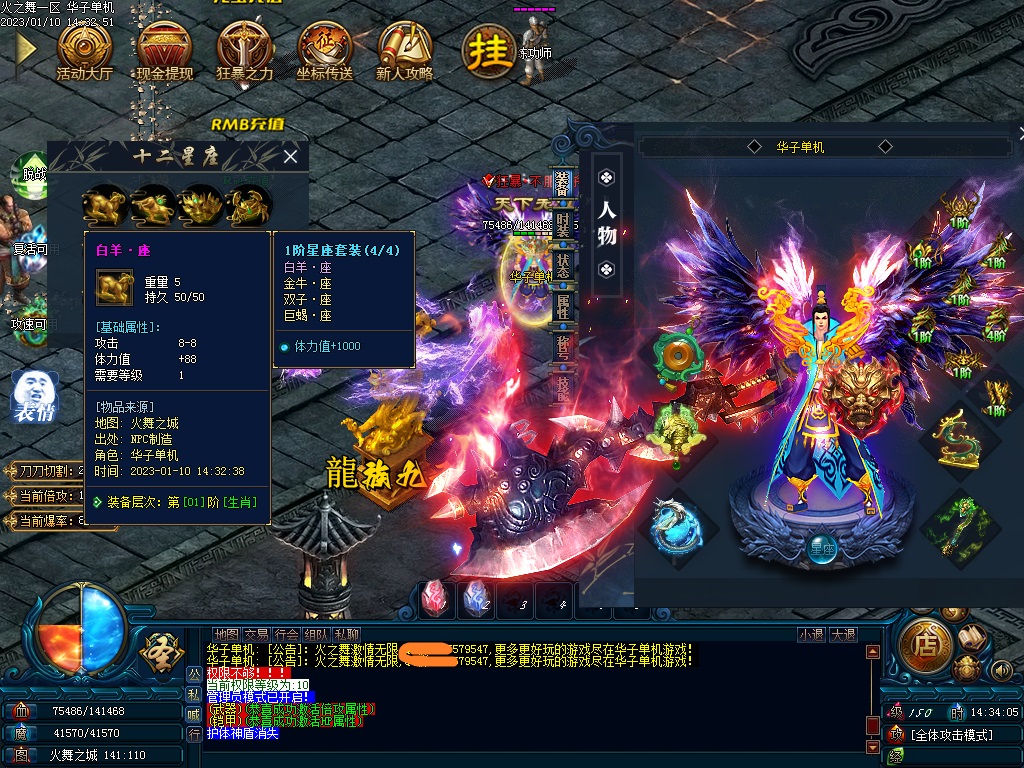Open the 坐标传送 coordinate teleport

click(x=324, y=49)
